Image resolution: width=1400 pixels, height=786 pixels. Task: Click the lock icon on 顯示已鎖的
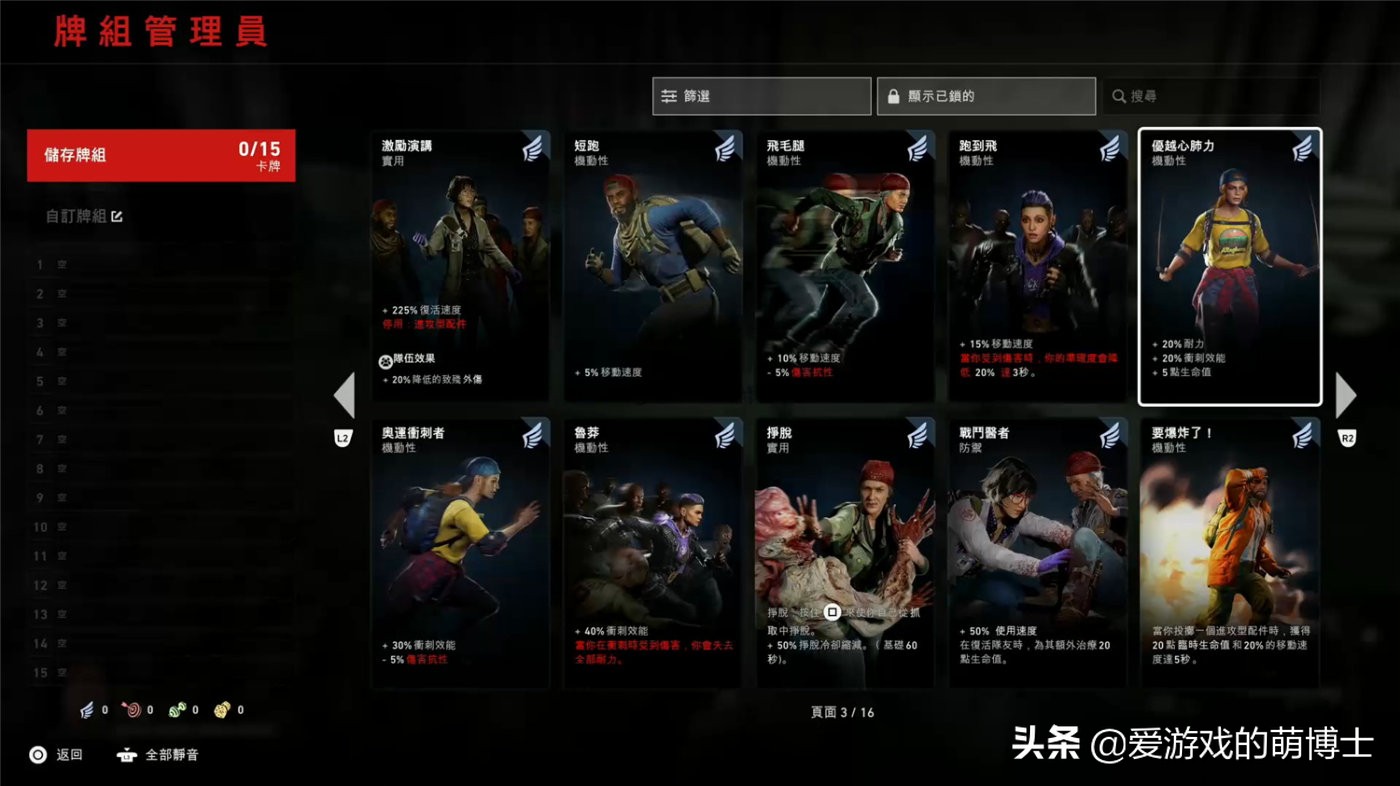point(892,96)
